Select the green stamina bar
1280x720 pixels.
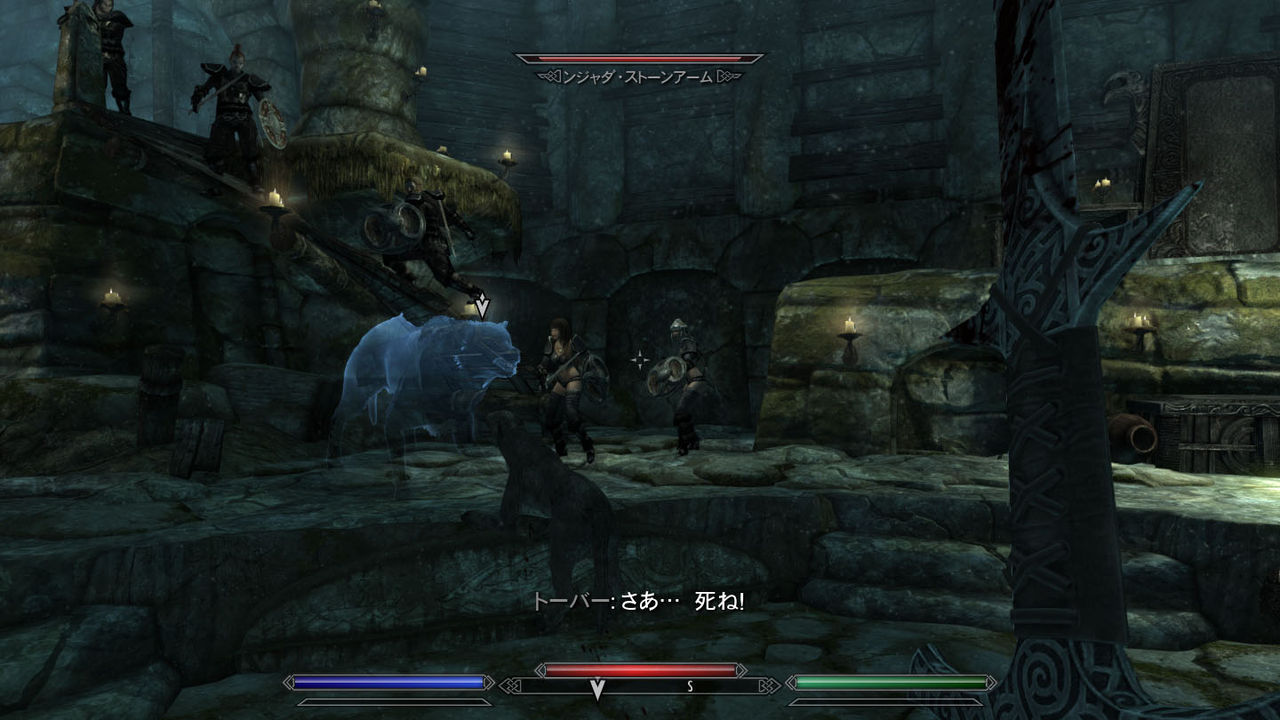click(890, 683)
